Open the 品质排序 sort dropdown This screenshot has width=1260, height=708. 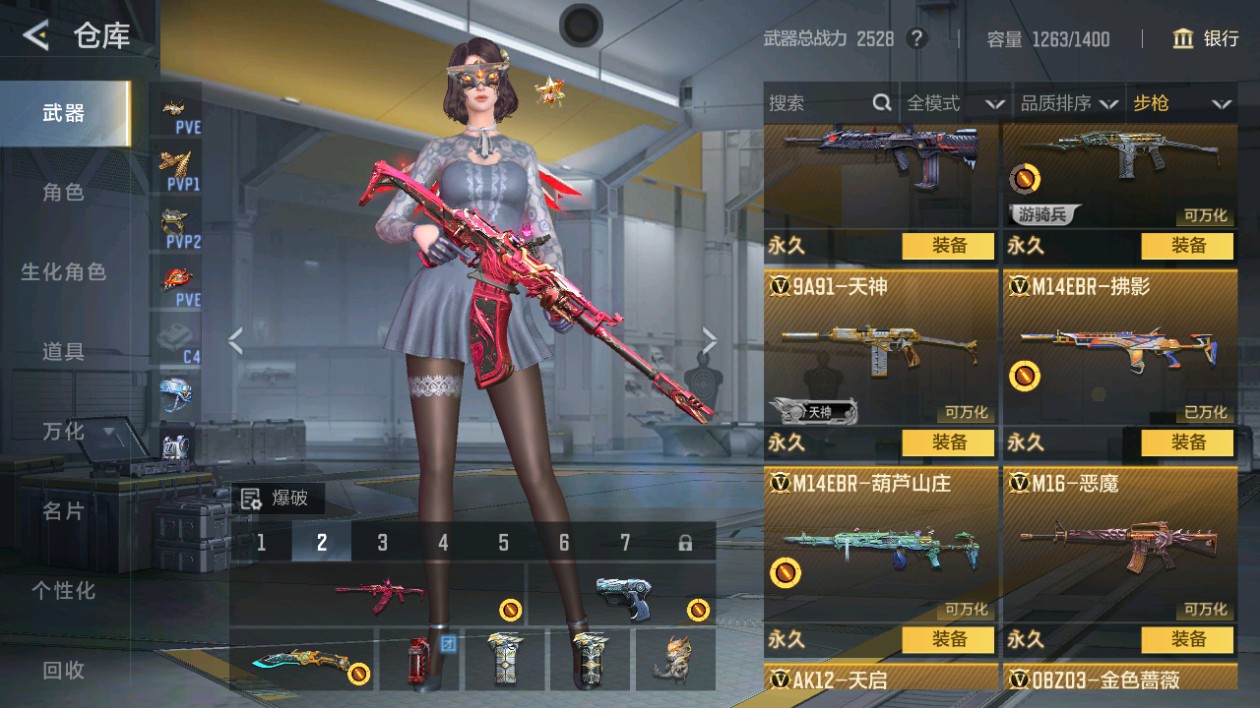pyautogui.click(x=1068, y=103)
